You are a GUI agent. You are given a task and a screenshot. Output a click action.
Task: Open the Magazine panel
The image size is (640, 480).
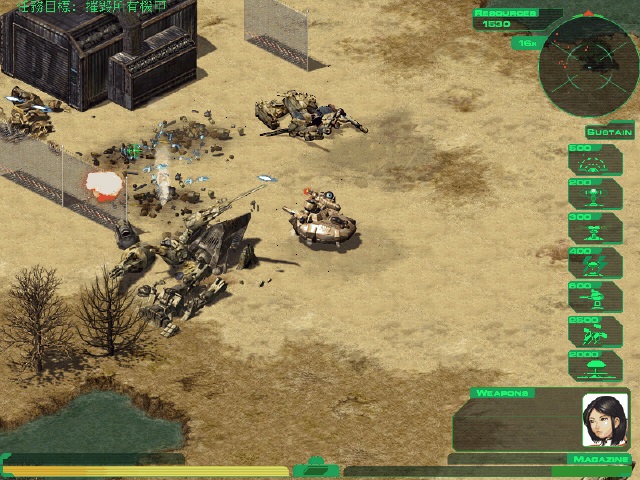coord(594,459)
